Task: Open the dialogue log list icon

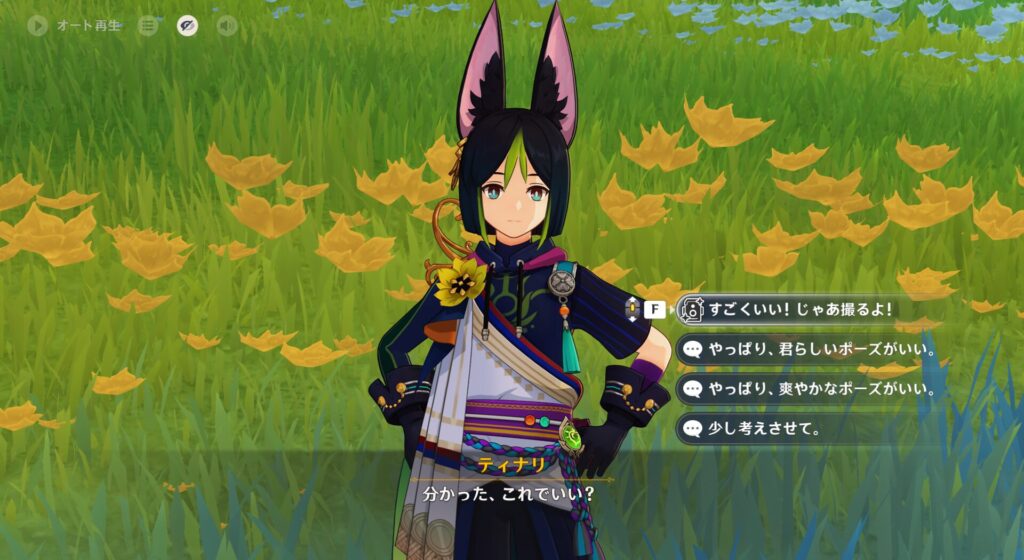Action: click(148, 25)
